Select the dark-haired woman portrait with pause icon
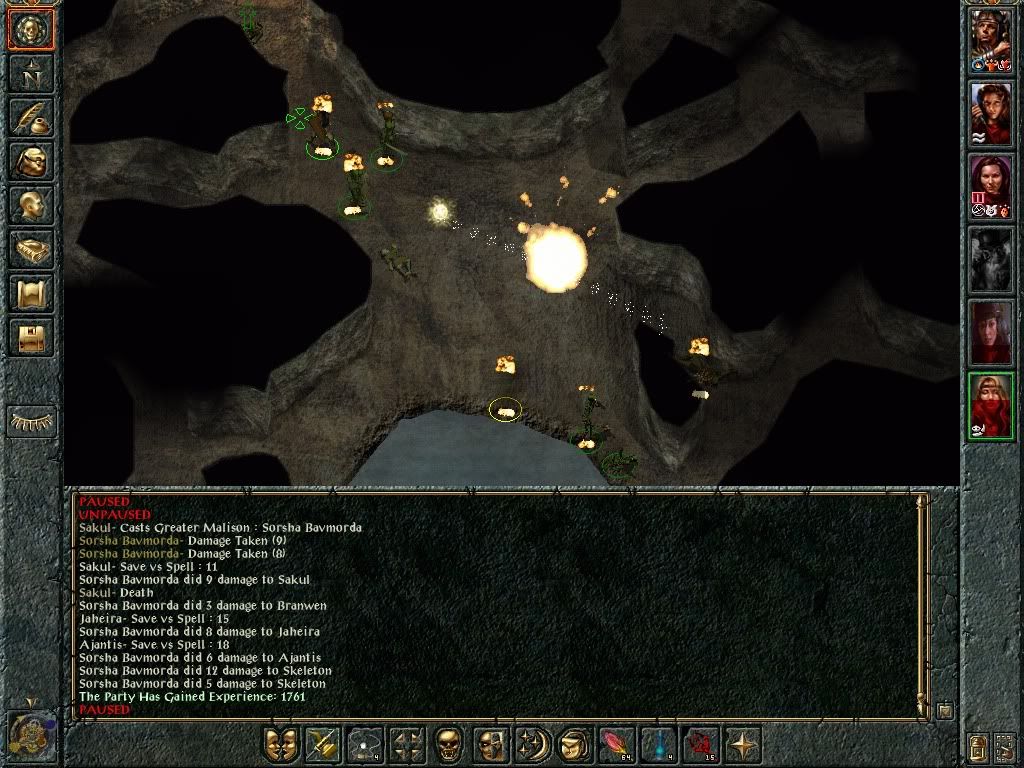The height and width of the screenshot is (768, 1024). (991, 187)
